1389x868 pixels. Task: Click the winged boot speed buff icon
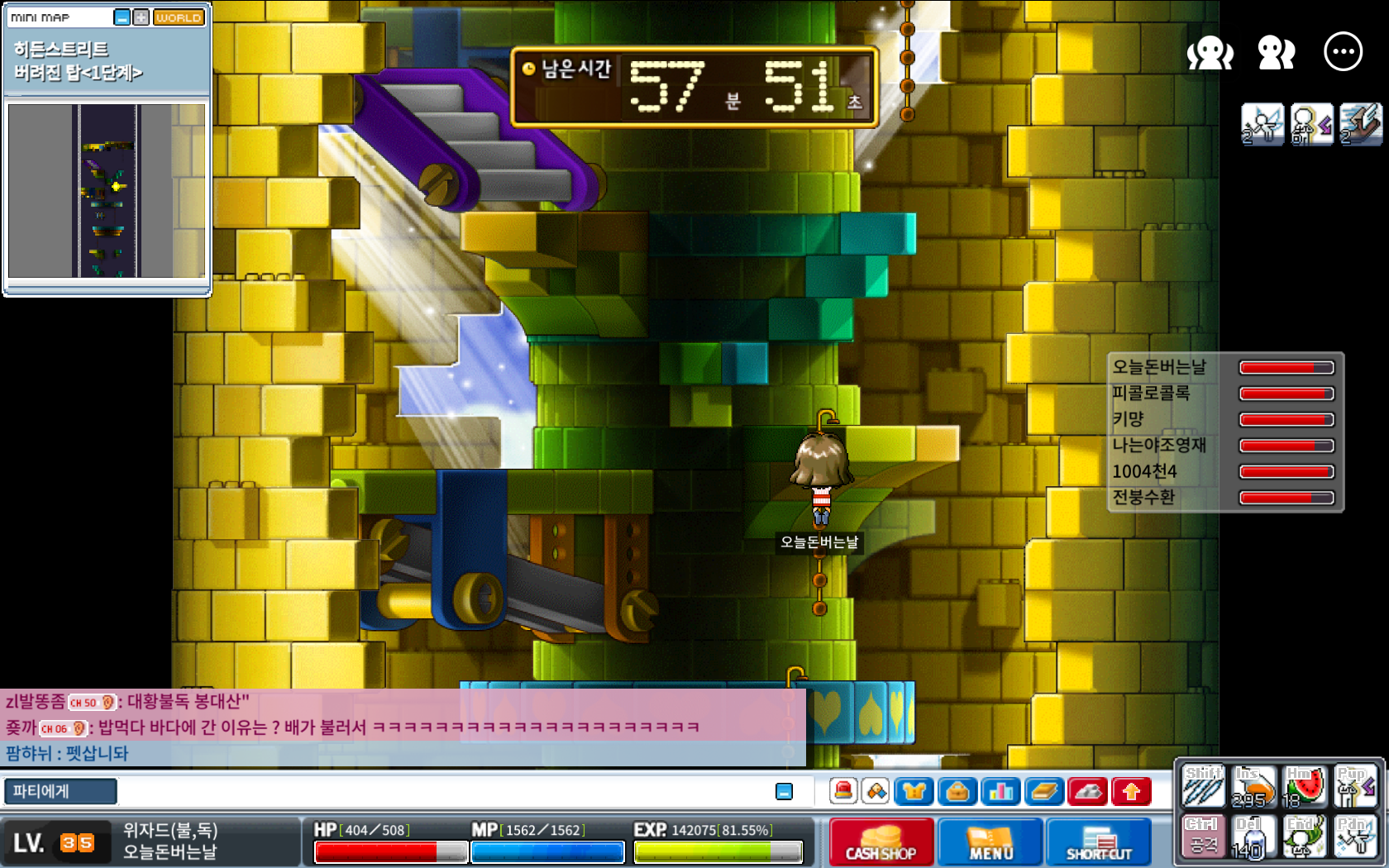[x=1263, y=124]
